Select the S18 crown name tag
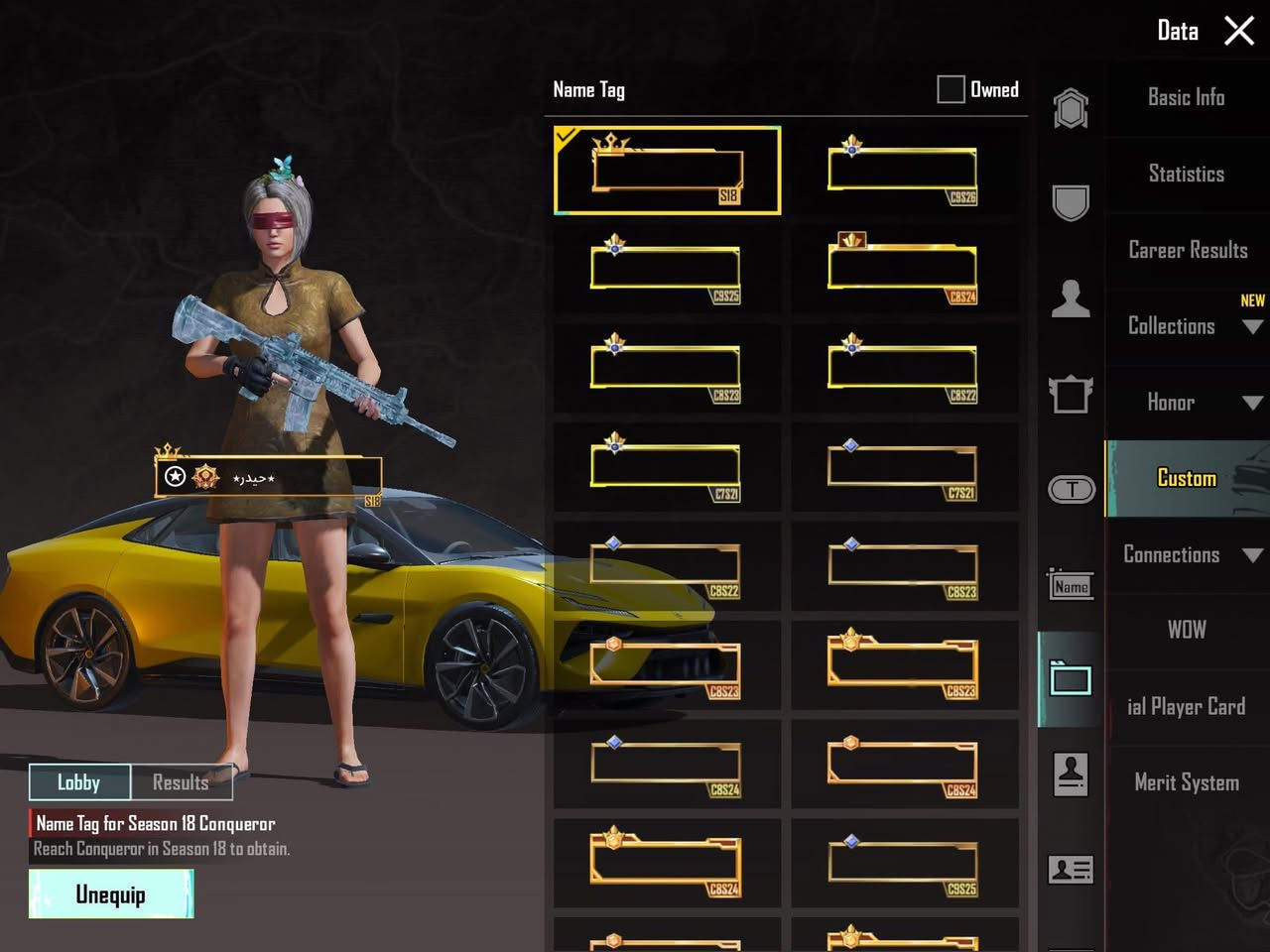Screen dimensions: 1270x952 coord(667,171)
